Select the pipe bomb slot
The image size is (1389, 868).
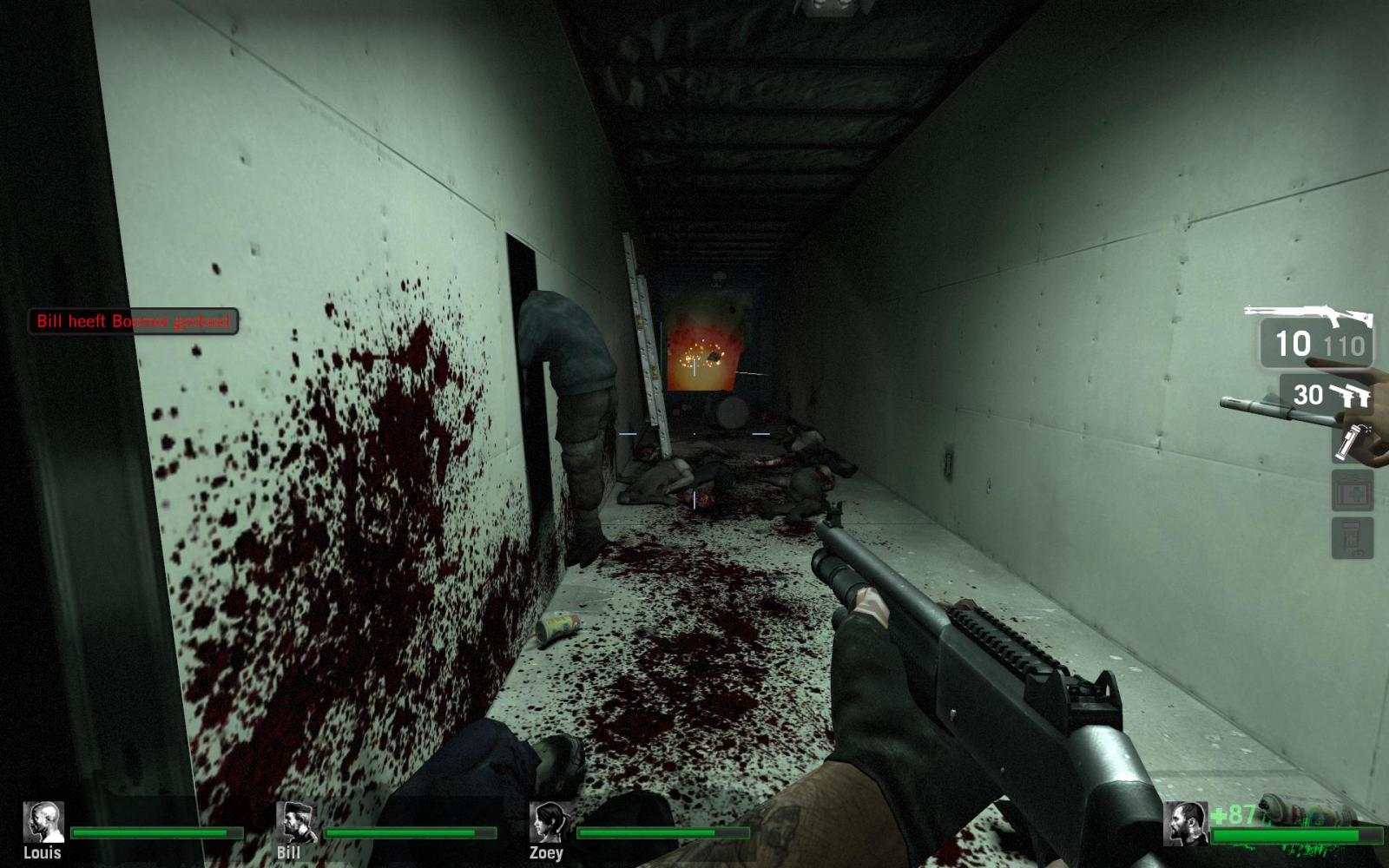1351,443
